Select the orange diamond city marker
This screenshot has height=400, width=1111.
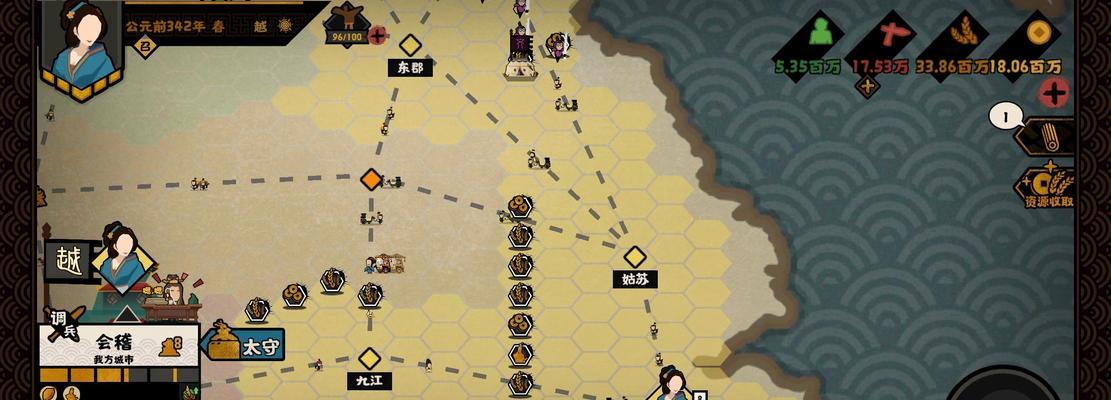[371, 179]
